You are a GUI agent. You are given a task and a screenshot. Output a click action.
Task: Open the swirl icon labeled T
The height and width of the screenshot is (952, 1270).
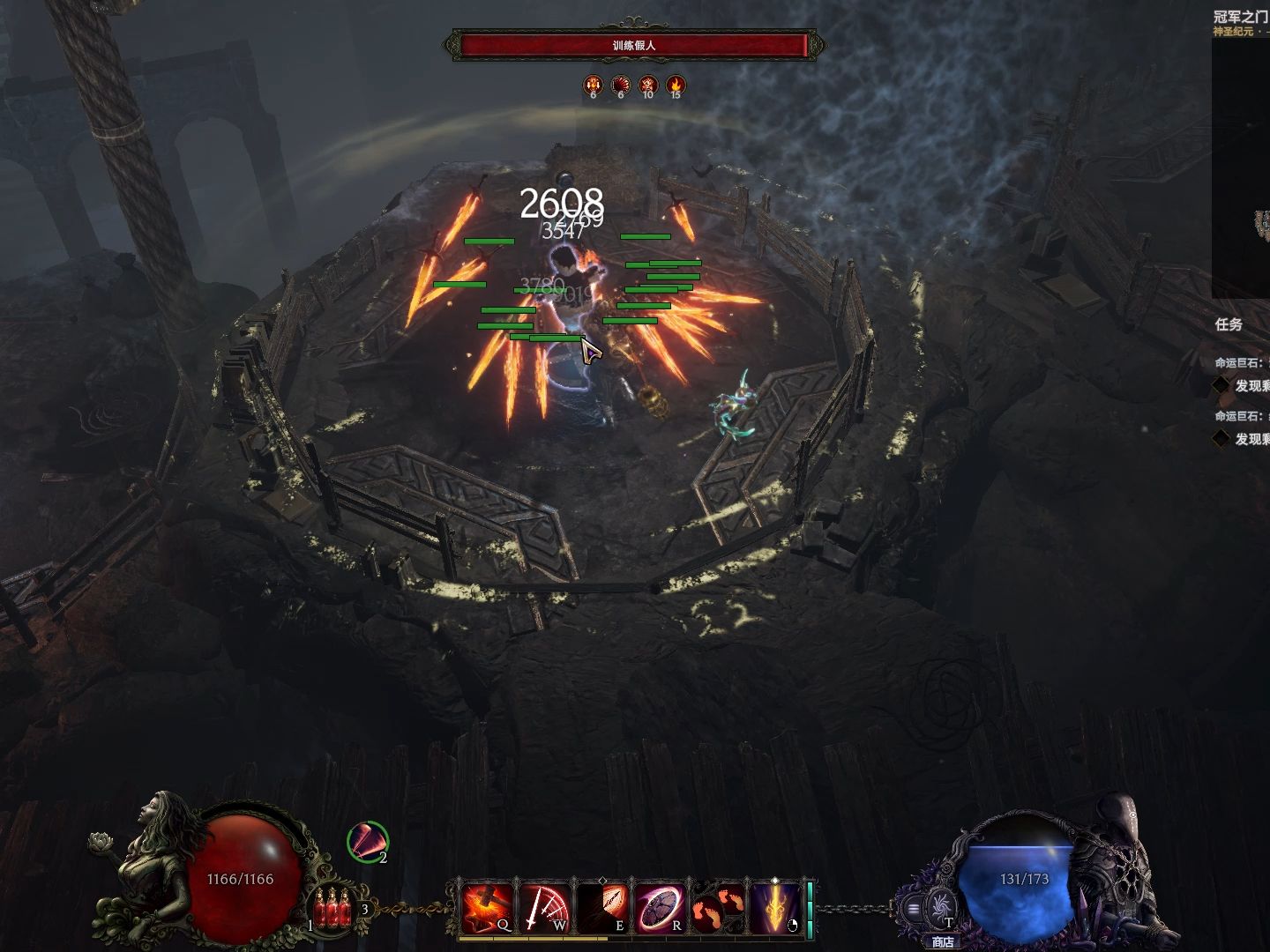pos(940,907)
